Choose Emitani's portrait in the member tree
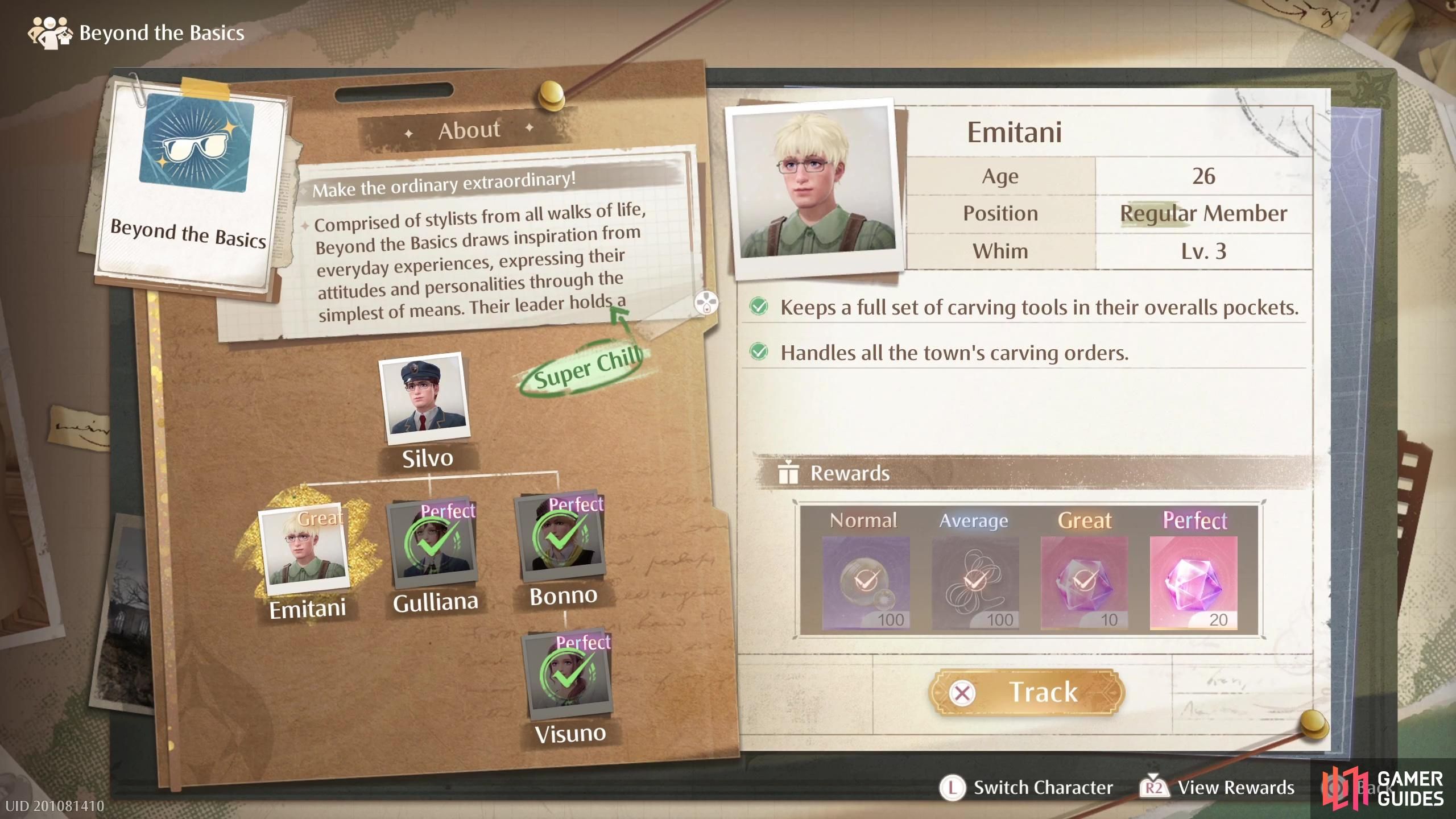 tap(304, 548)
